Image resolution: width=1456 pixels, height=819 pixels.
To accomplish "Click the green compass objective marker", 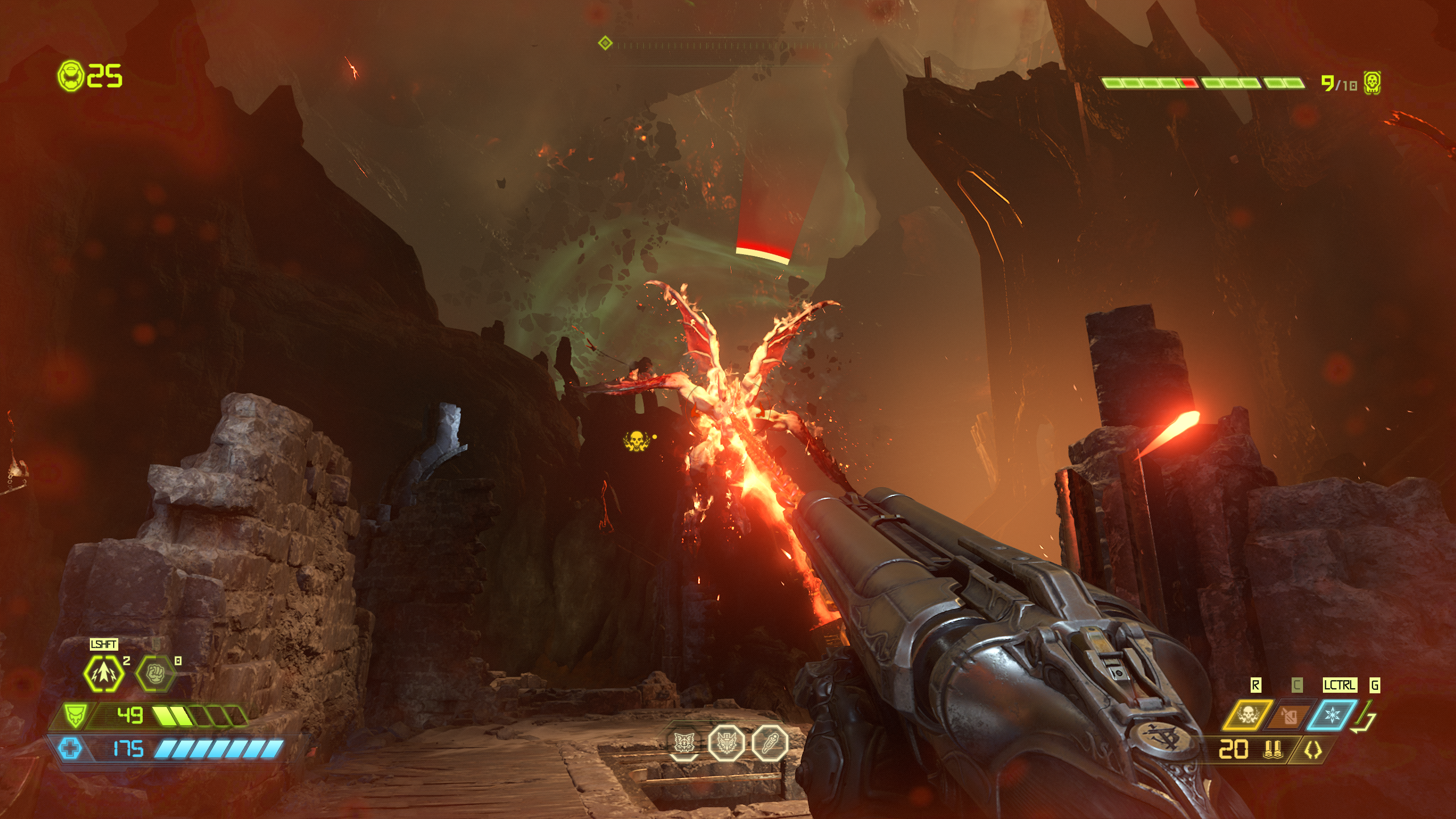I will point(605,43).
